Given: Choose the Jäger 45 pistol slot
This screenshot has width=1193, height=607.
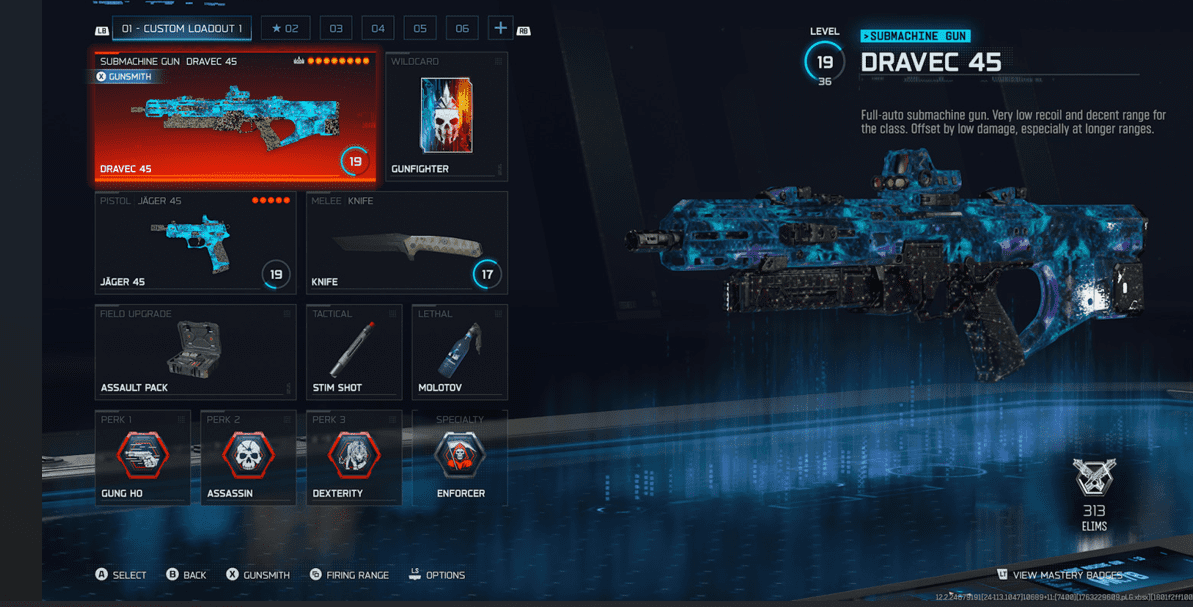Looking at the screenshot, I should pyautogui.click(x=195, y=243).
